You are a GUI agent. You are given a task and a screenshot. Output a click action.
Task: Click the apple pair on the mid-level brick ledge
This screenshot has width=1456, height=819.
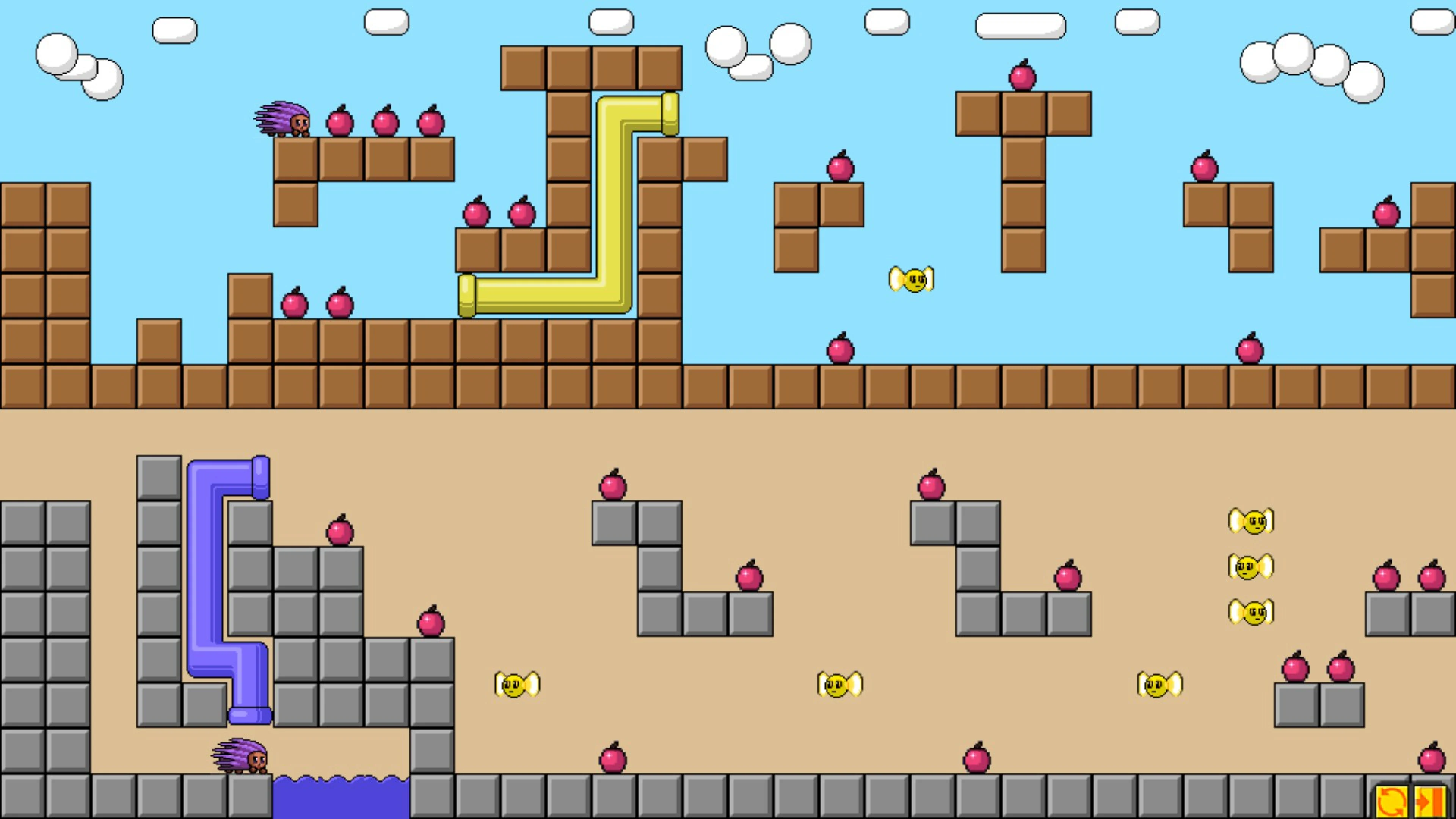tap(499, 215)
